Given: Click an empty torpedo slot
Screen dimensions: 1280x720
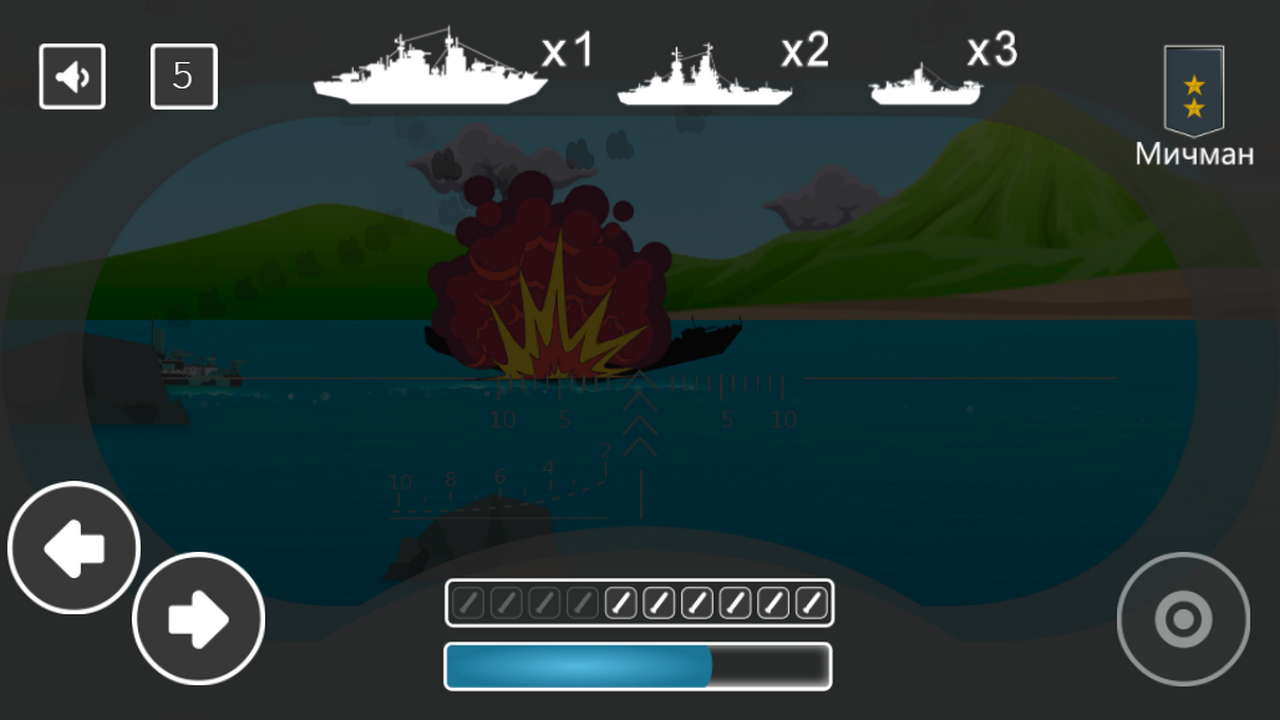Looking at the screenshot, I should (x=468, y=602).
